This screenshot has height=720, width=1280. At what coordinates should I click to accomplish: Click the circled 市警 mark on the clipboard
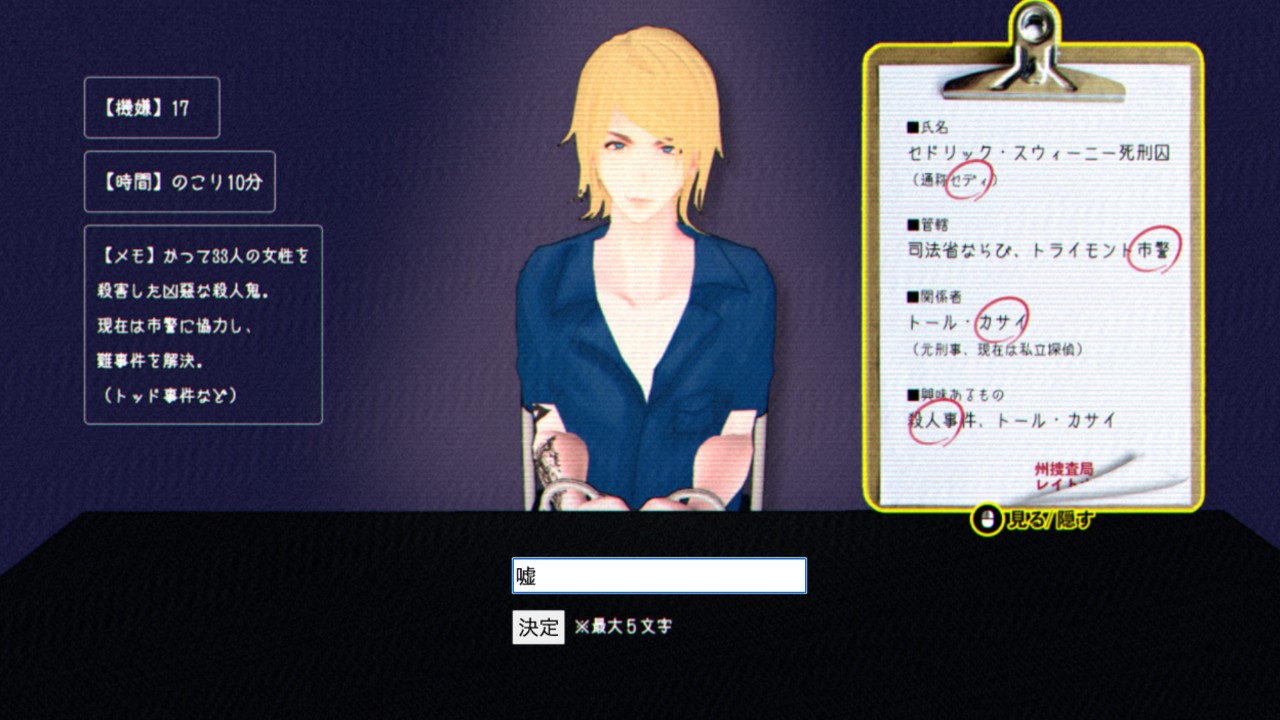pos(1155,248)
